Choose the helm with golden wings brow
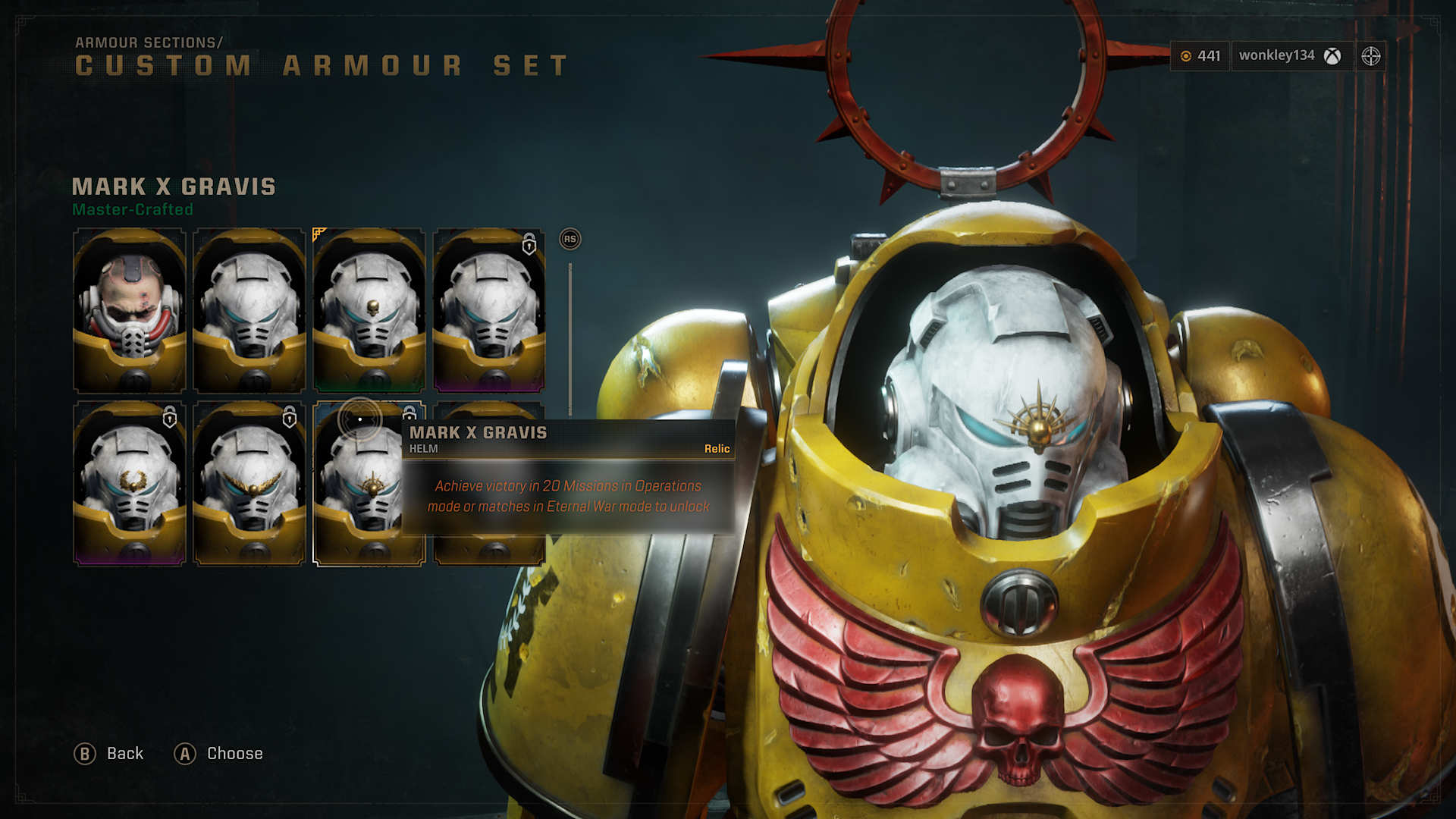This screenshot has height=819, width=1456. [249, 484]
